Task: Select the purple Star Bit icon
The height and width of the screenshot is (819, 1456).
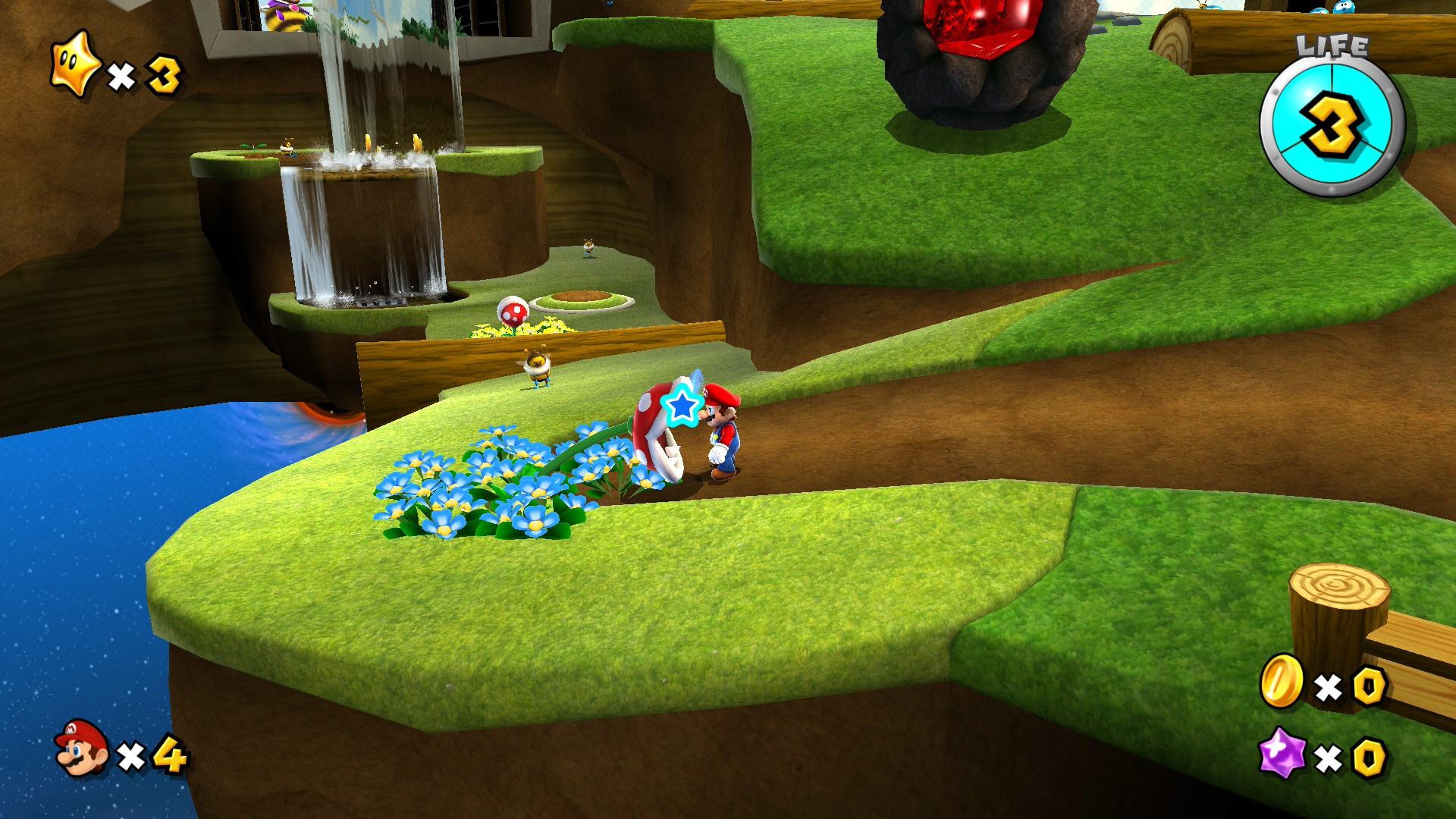Action: point(1282,753)
